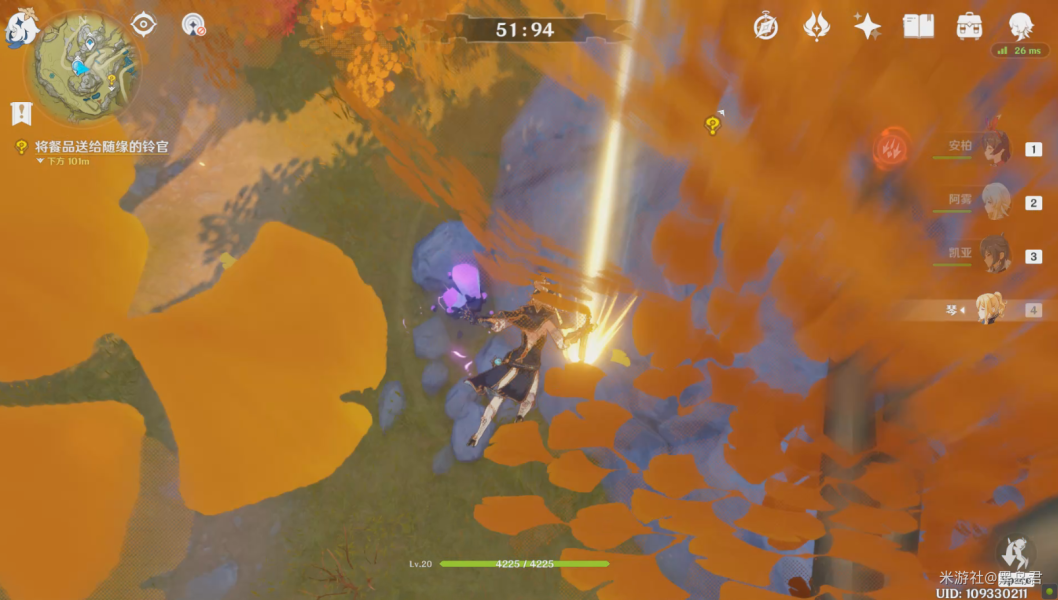Viewport: 1058px width, 600px height.
Task: Switch to party member 安柏
Action: [x=994, y=149]
